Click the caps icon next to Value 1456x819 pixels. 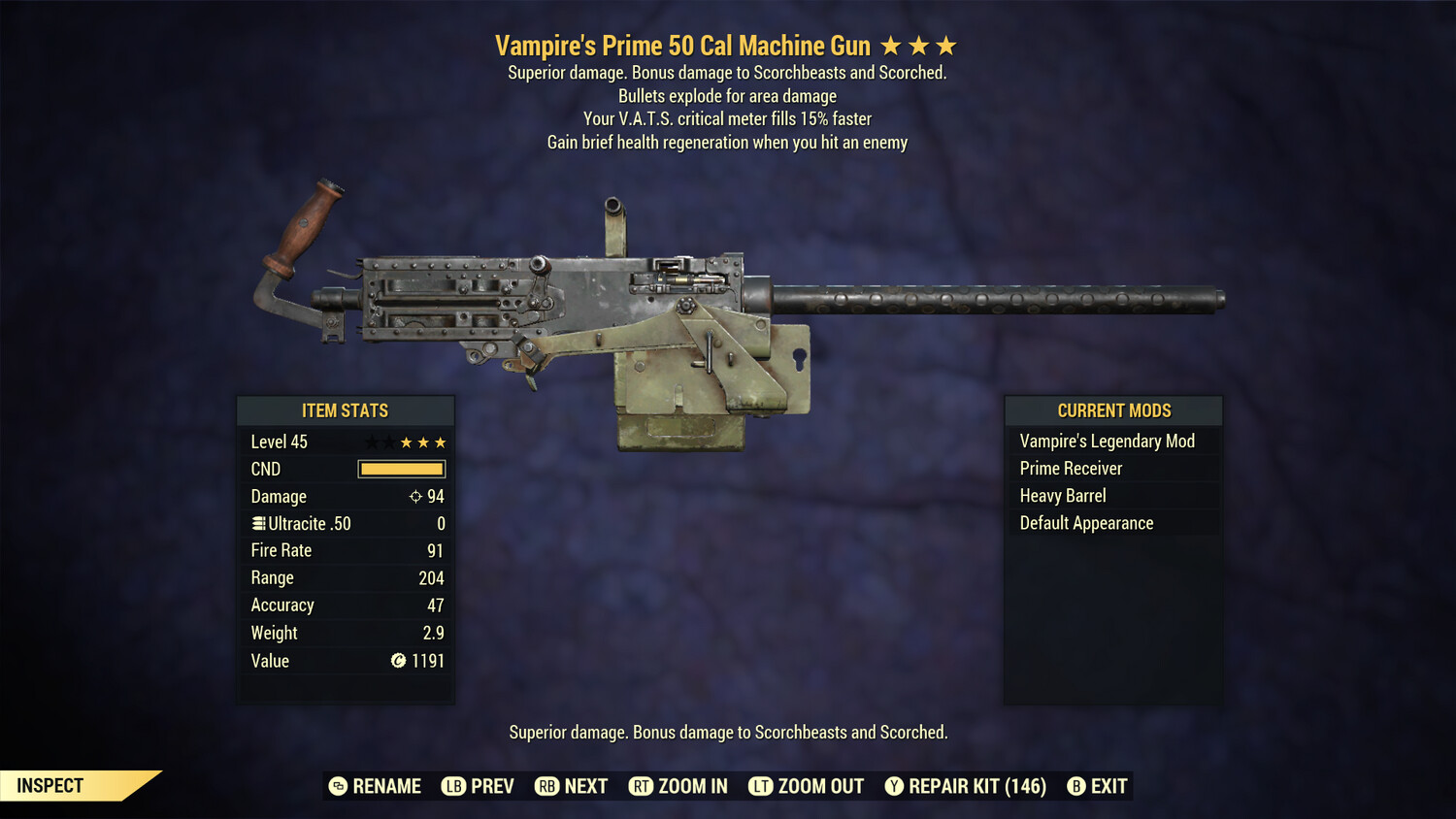(396, 661)
